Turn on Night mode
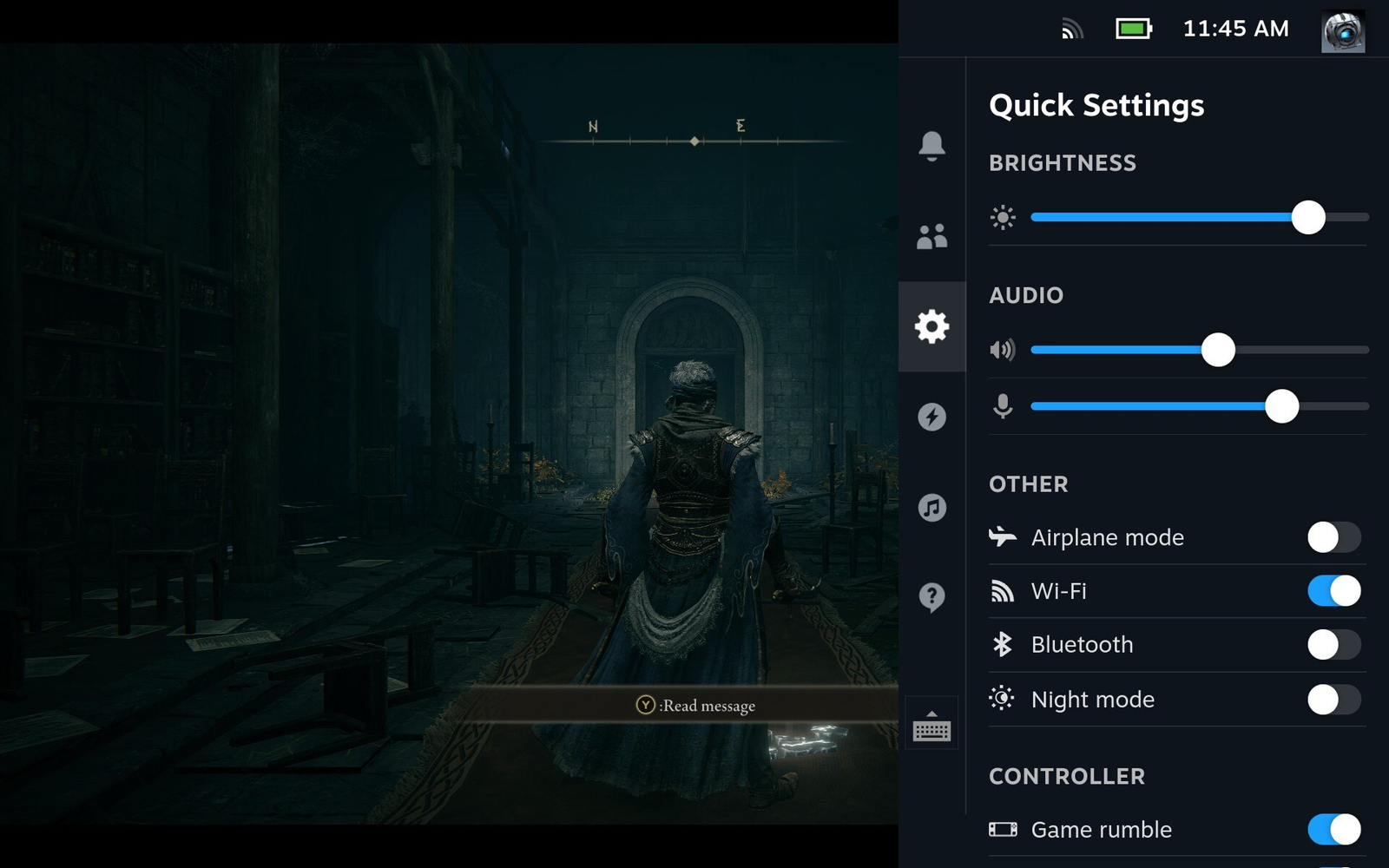This screenshot has width=1389, height=868. tap(1333, 700)
